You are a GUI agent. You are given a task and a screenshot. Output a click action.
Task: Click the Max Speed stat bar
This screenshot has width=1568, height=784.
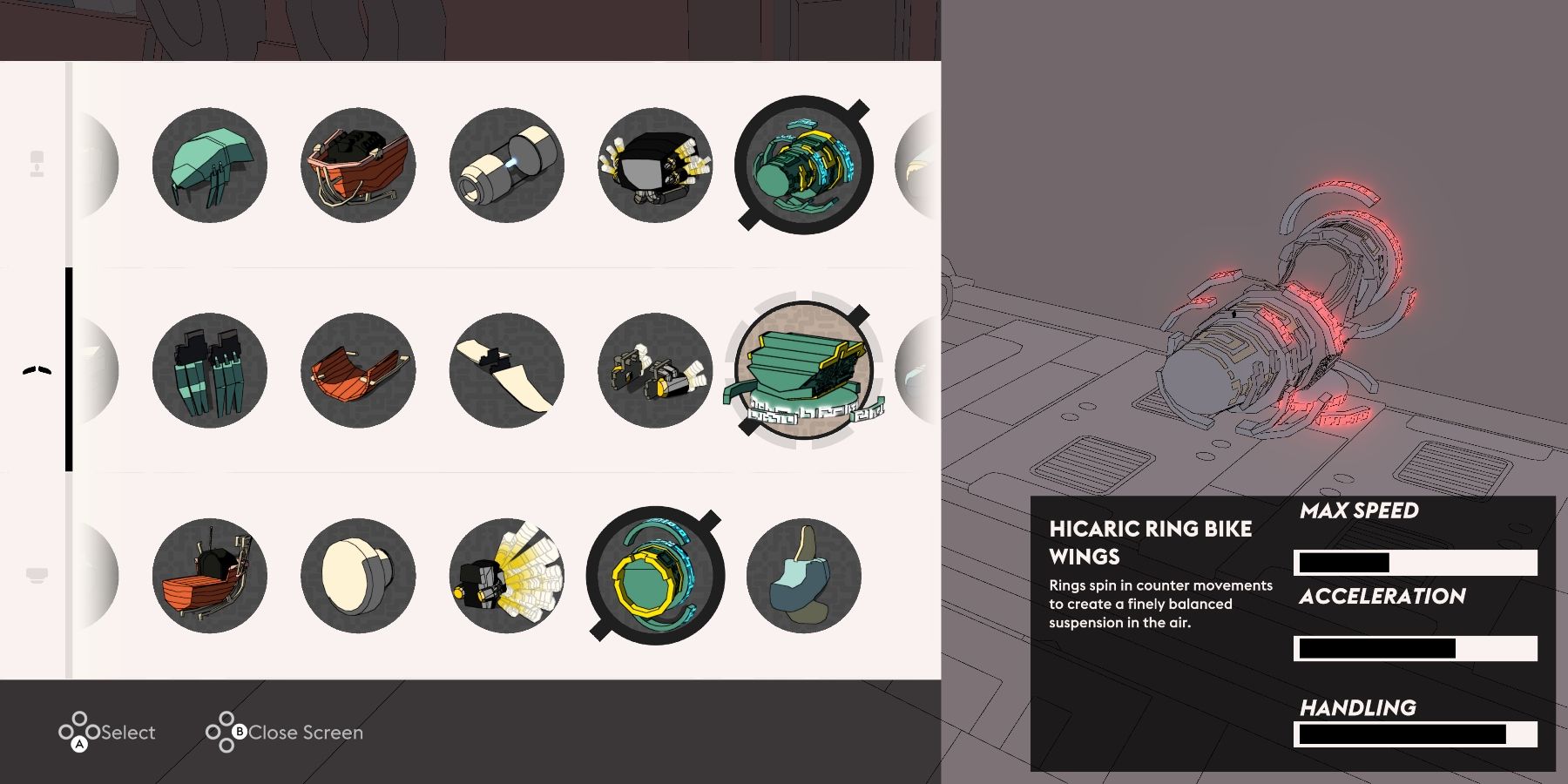tap(1414, 562)
